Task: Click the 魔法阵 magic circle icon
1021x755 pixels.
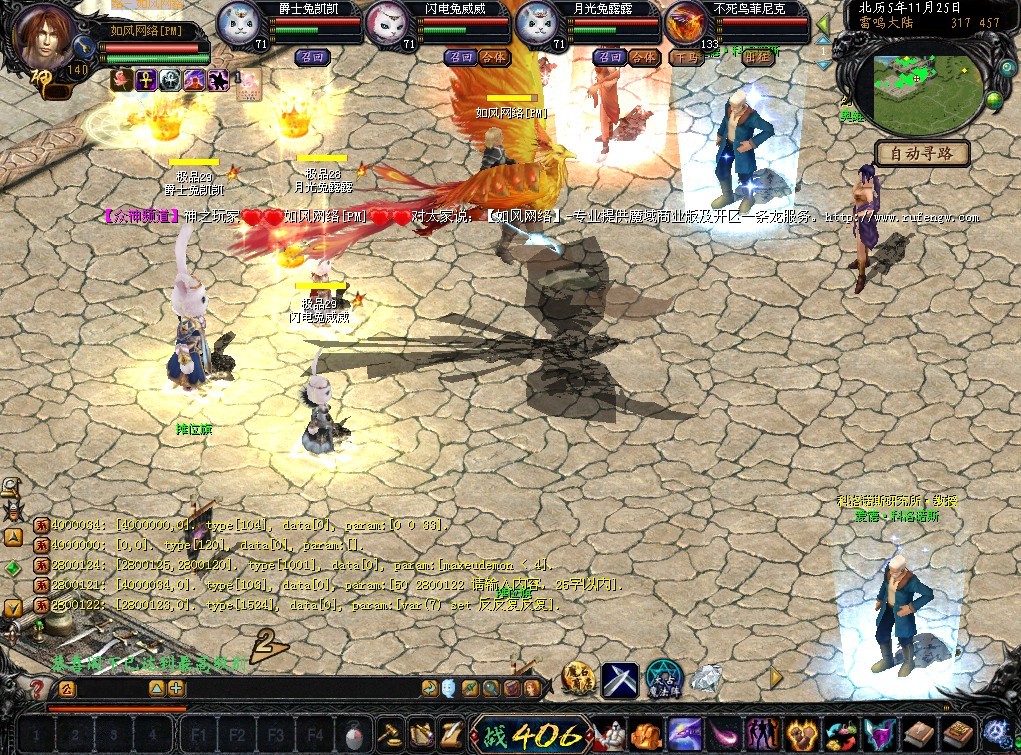Action: pos(662,678)
